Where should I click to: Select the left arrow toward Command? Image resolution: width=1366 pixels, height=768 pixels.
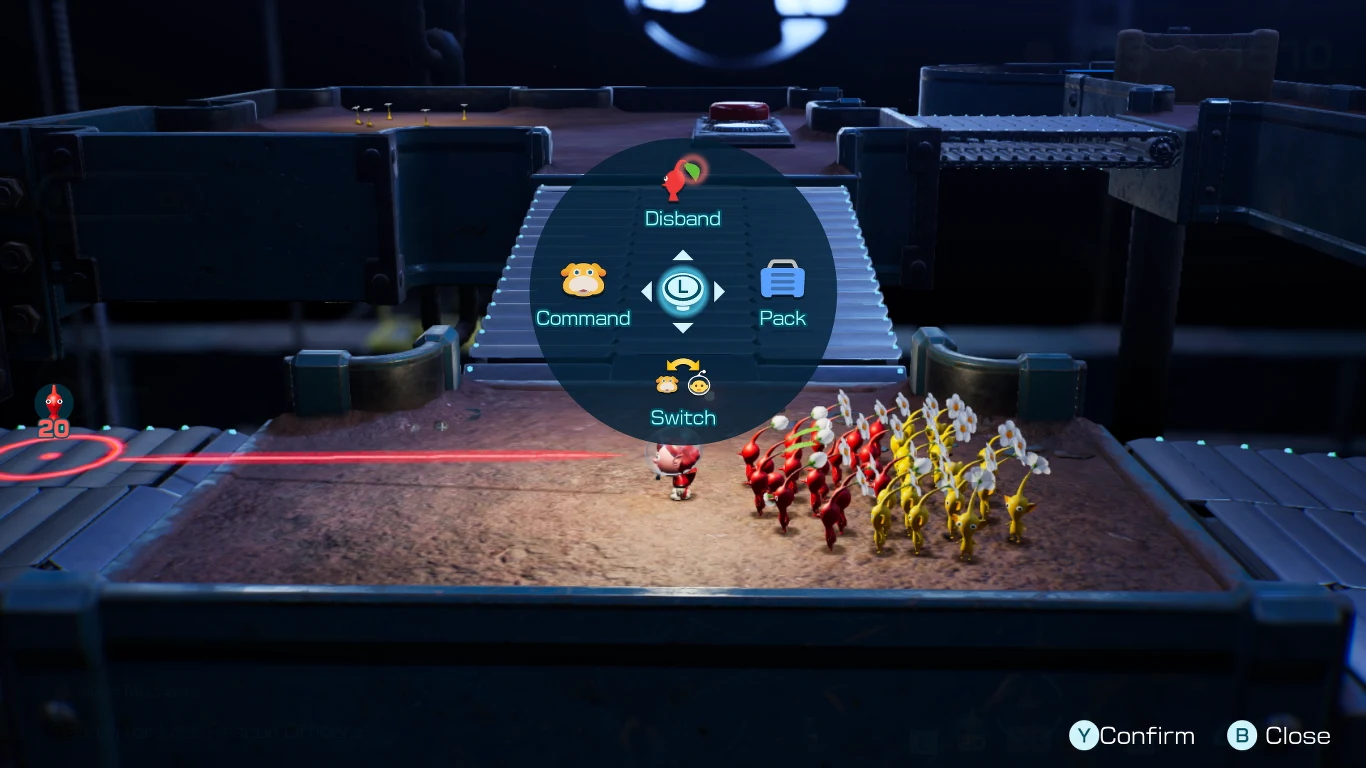tap(646, 291)
